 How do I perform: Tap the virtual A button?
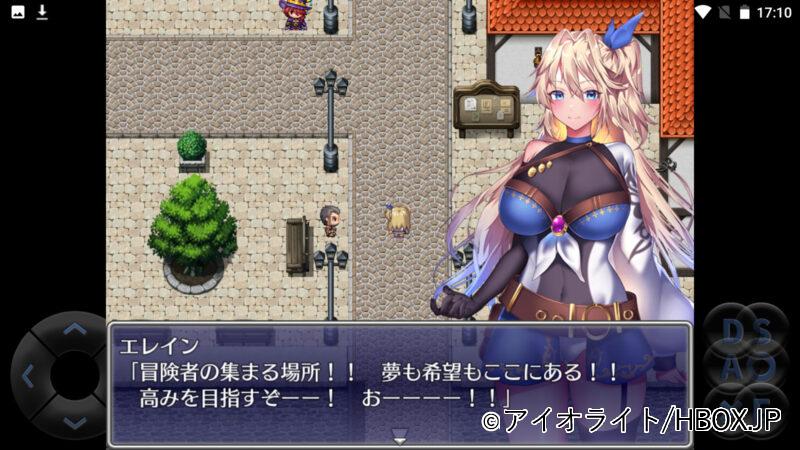tap(731, 366)
